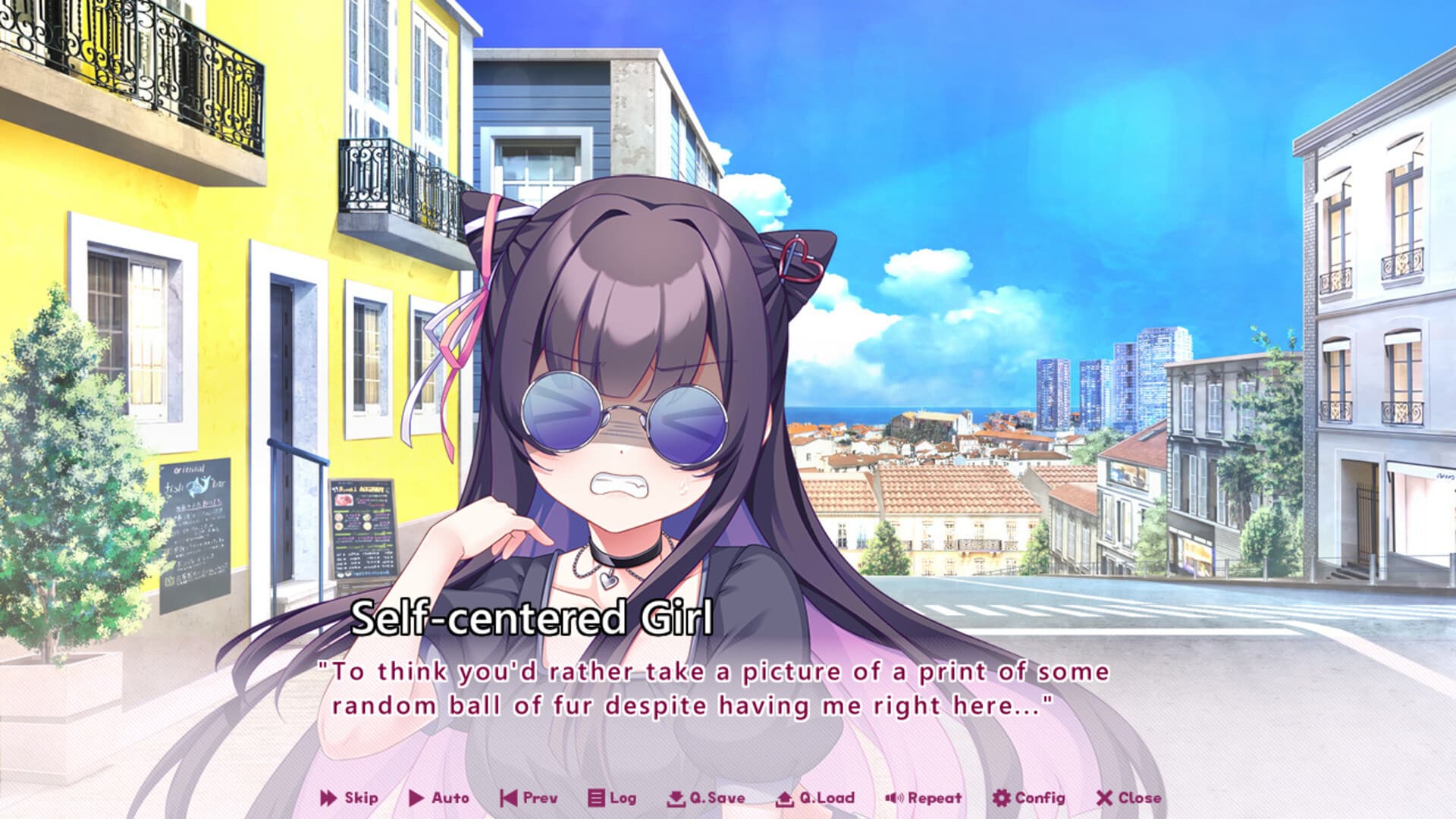
Task: Click the Q.Save download-style icon
Action: pyautogui.click(x=676, y=798)
